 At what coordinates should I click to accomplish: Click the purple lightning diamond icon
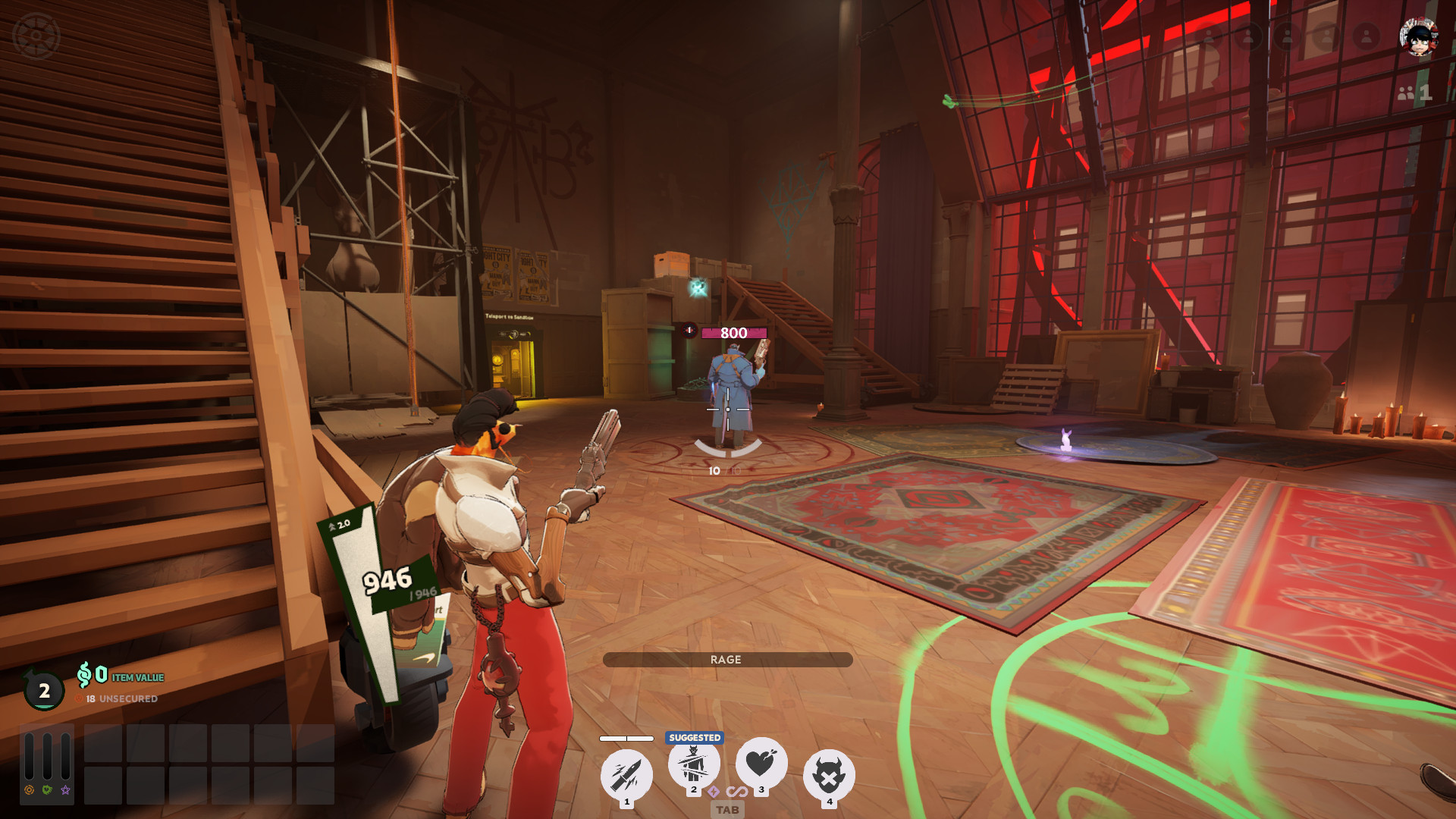tap(714, 792)
